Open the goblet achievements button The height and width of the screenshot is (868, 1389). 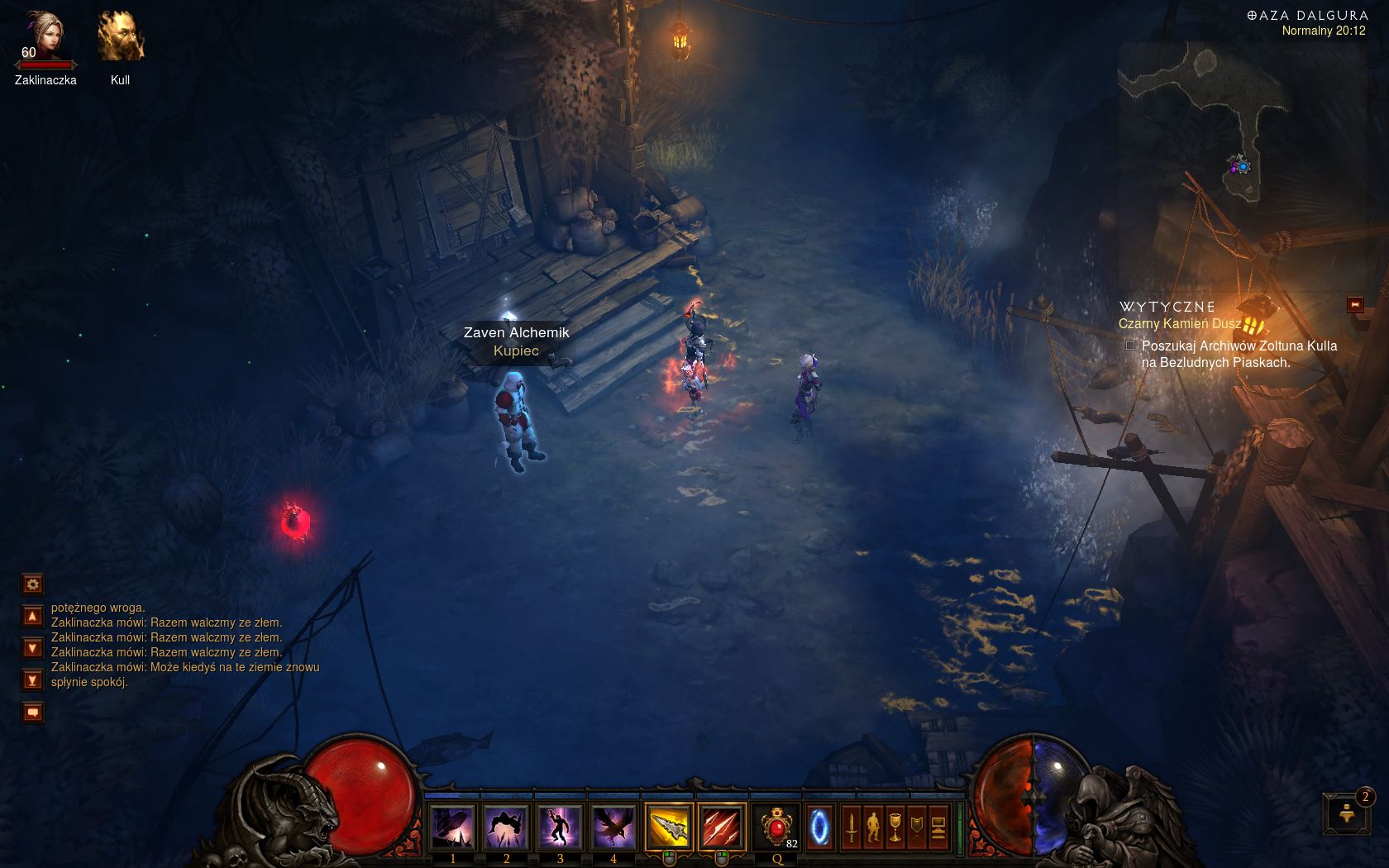point(895,827)
